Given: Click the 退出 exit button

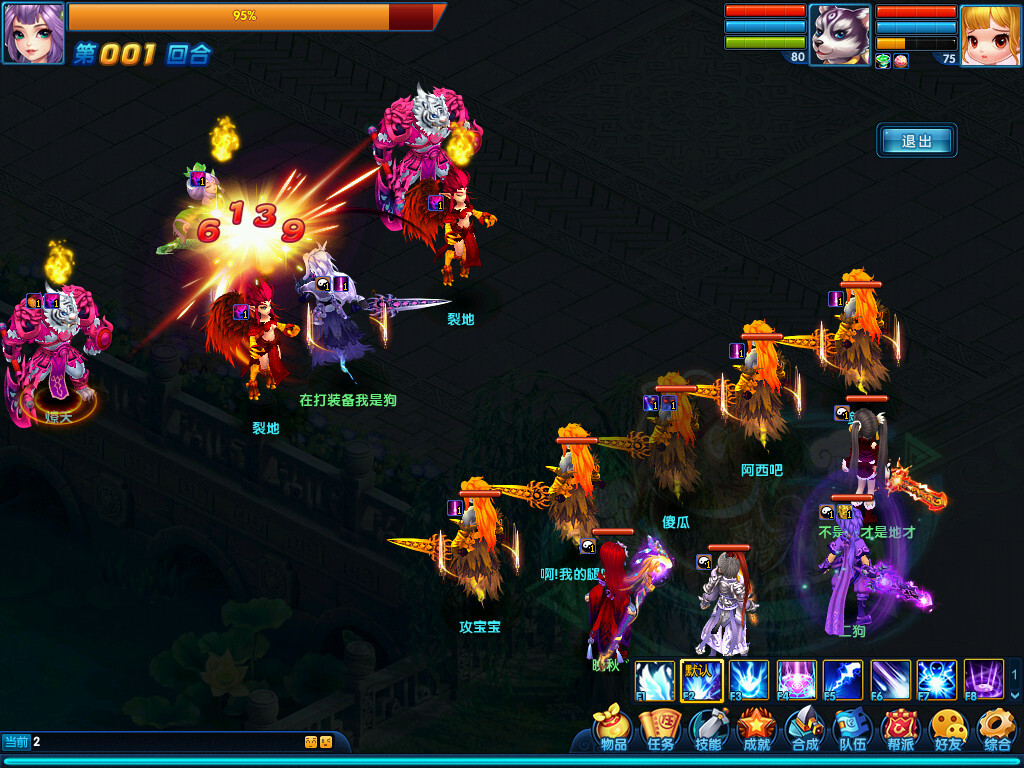Looking at the screenshot, I should 917,141.
